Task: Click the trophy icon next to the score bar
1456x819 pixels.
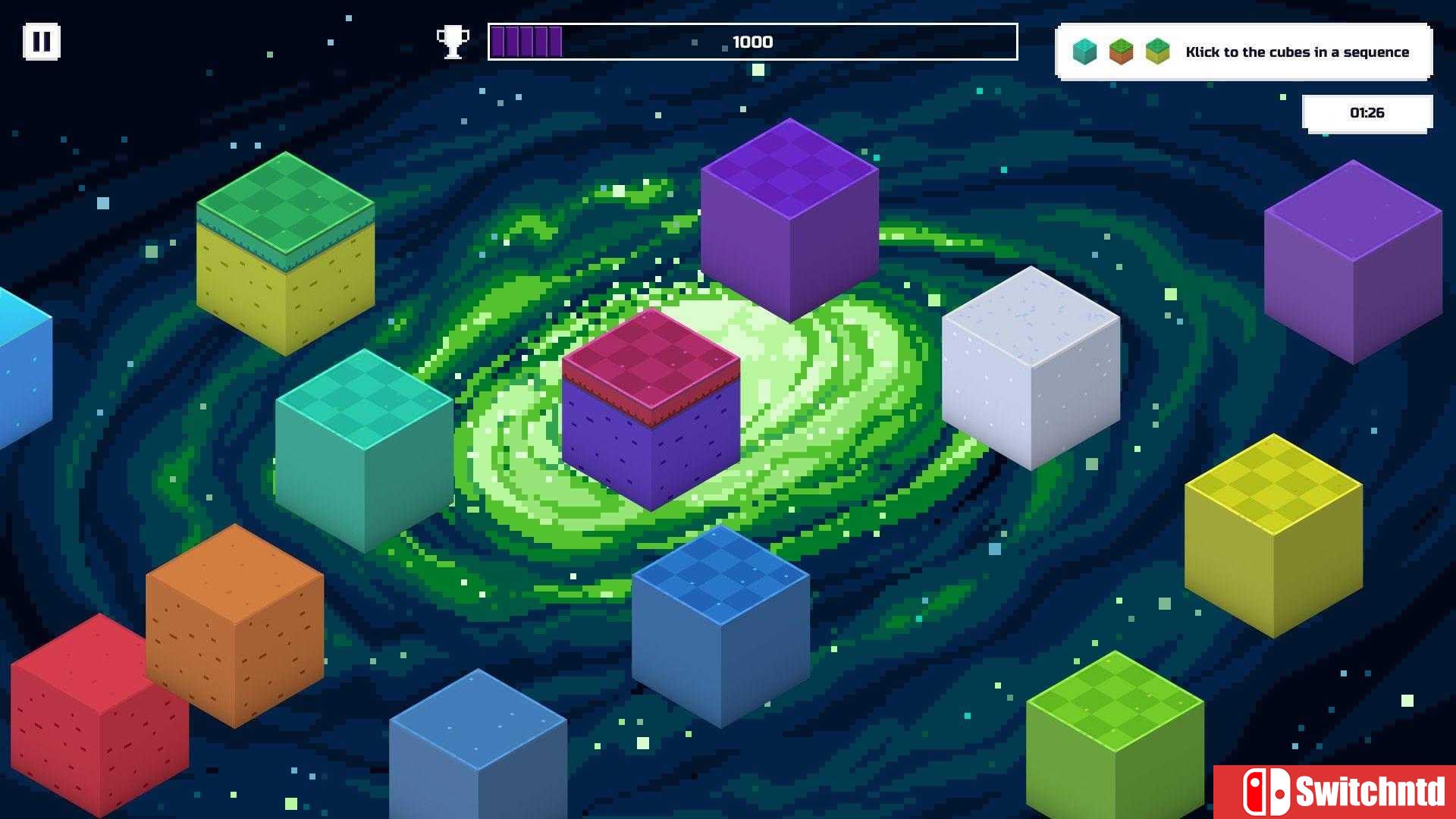Action: tap(453, 42)
